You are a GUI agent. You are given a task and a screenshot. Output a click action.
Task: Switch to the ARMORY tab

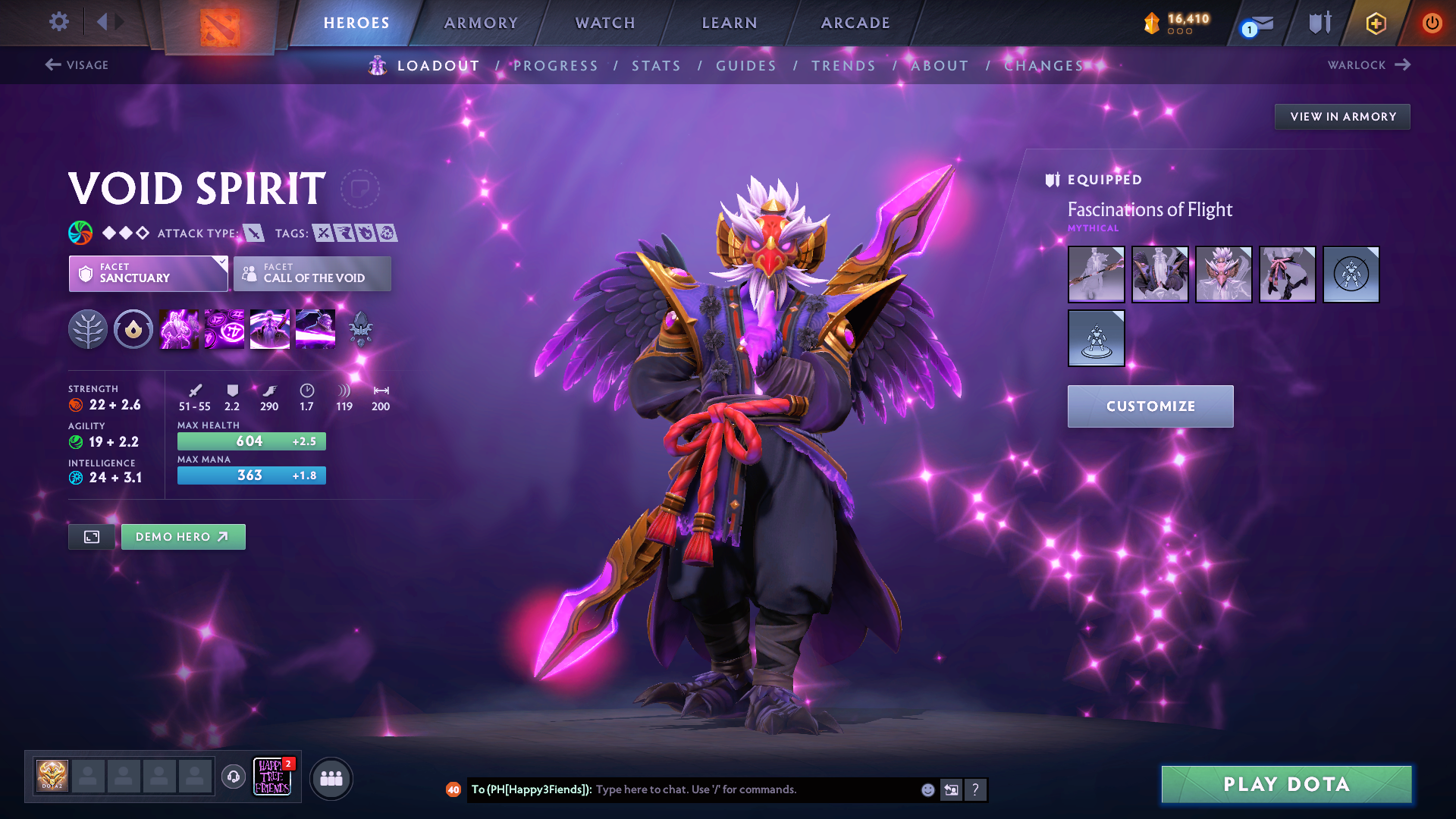(x=481, y=23)
